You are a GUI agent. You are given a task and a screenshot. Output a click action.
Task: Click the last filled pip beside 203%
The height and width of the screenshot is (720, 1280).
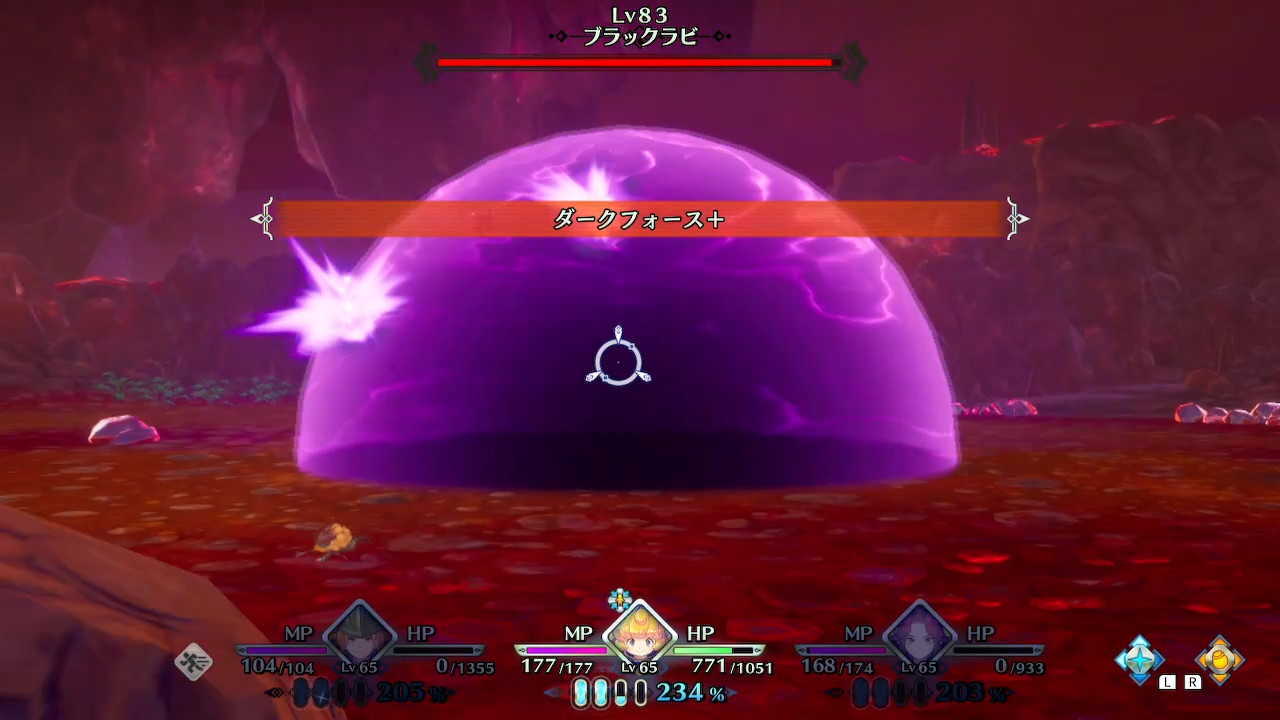[x=921, y=692]
